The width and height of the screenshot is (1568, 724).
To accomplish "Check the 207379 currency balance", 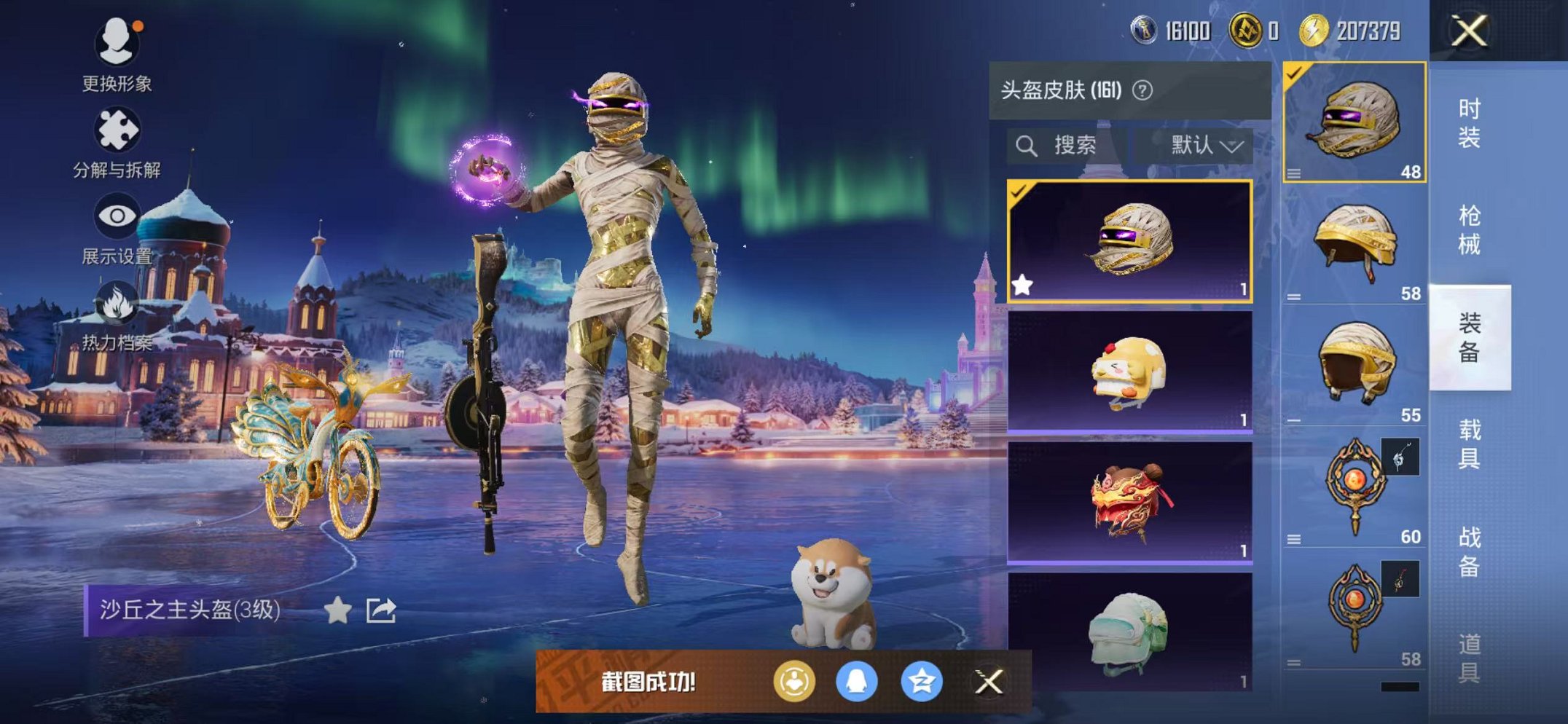I will (1368, 31).
